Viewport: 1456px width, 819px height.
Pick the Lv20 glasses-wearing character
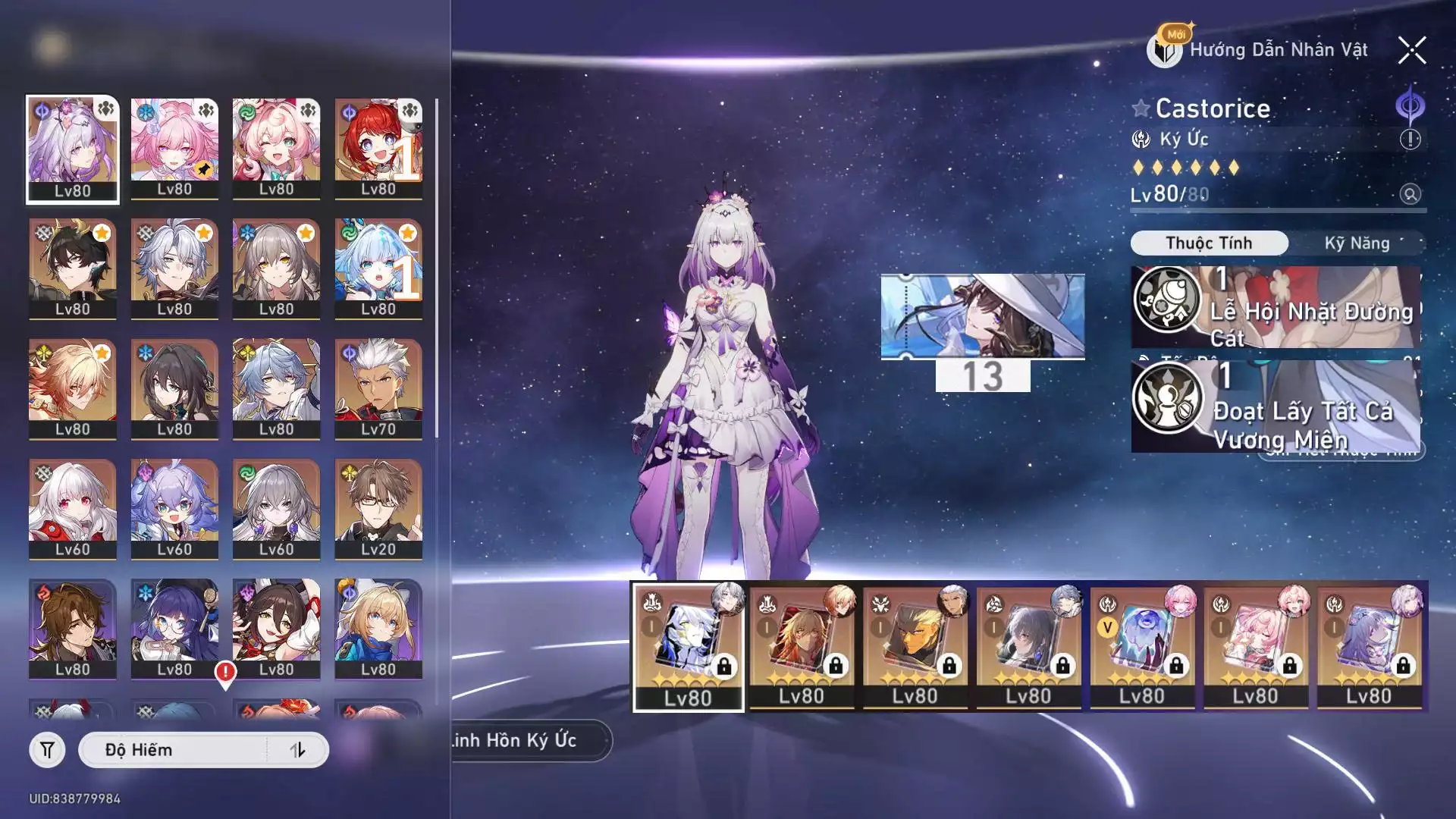point(378,509)
